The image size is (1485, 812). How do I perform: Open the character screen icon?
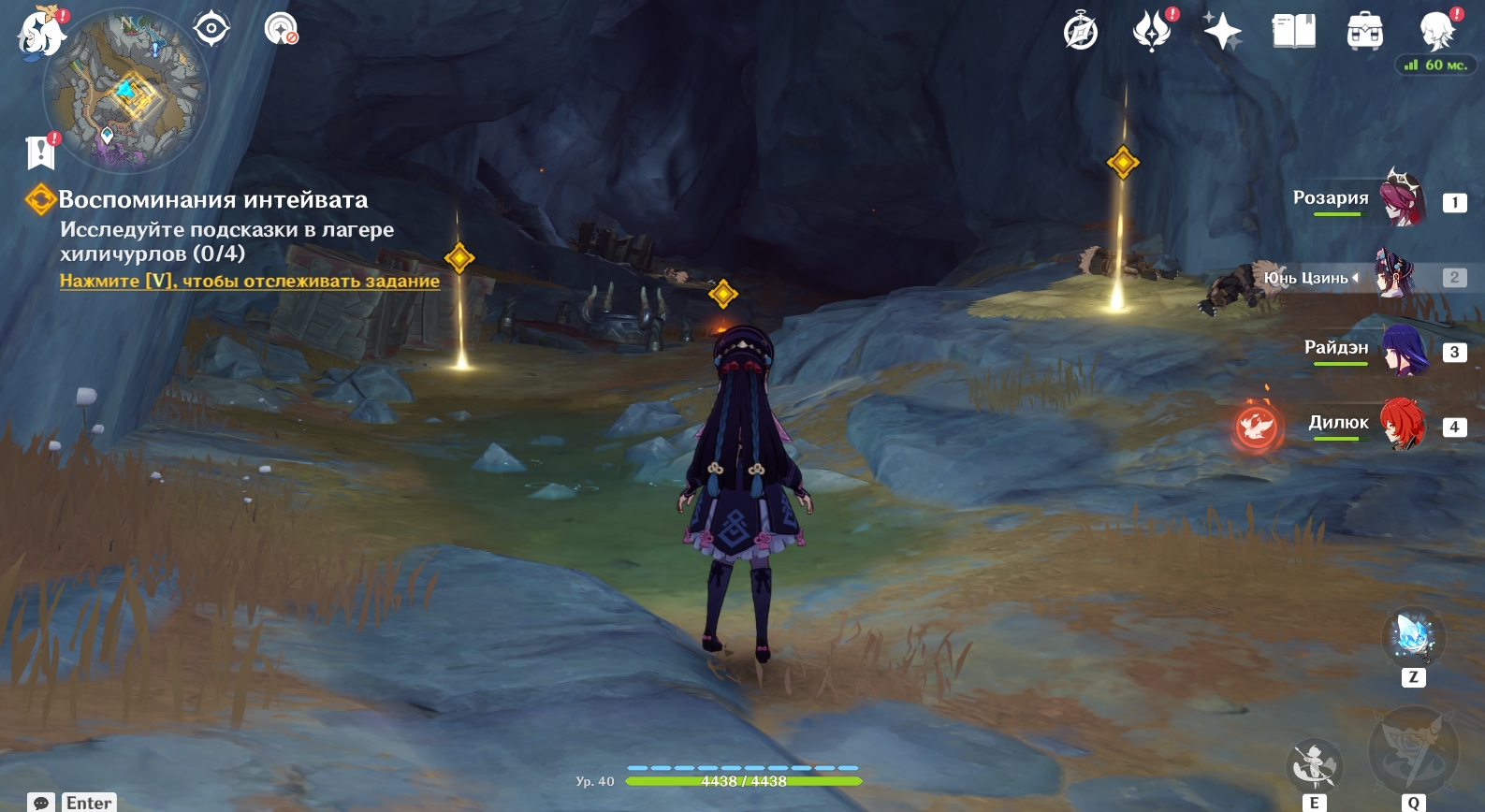click(1435, 32)
